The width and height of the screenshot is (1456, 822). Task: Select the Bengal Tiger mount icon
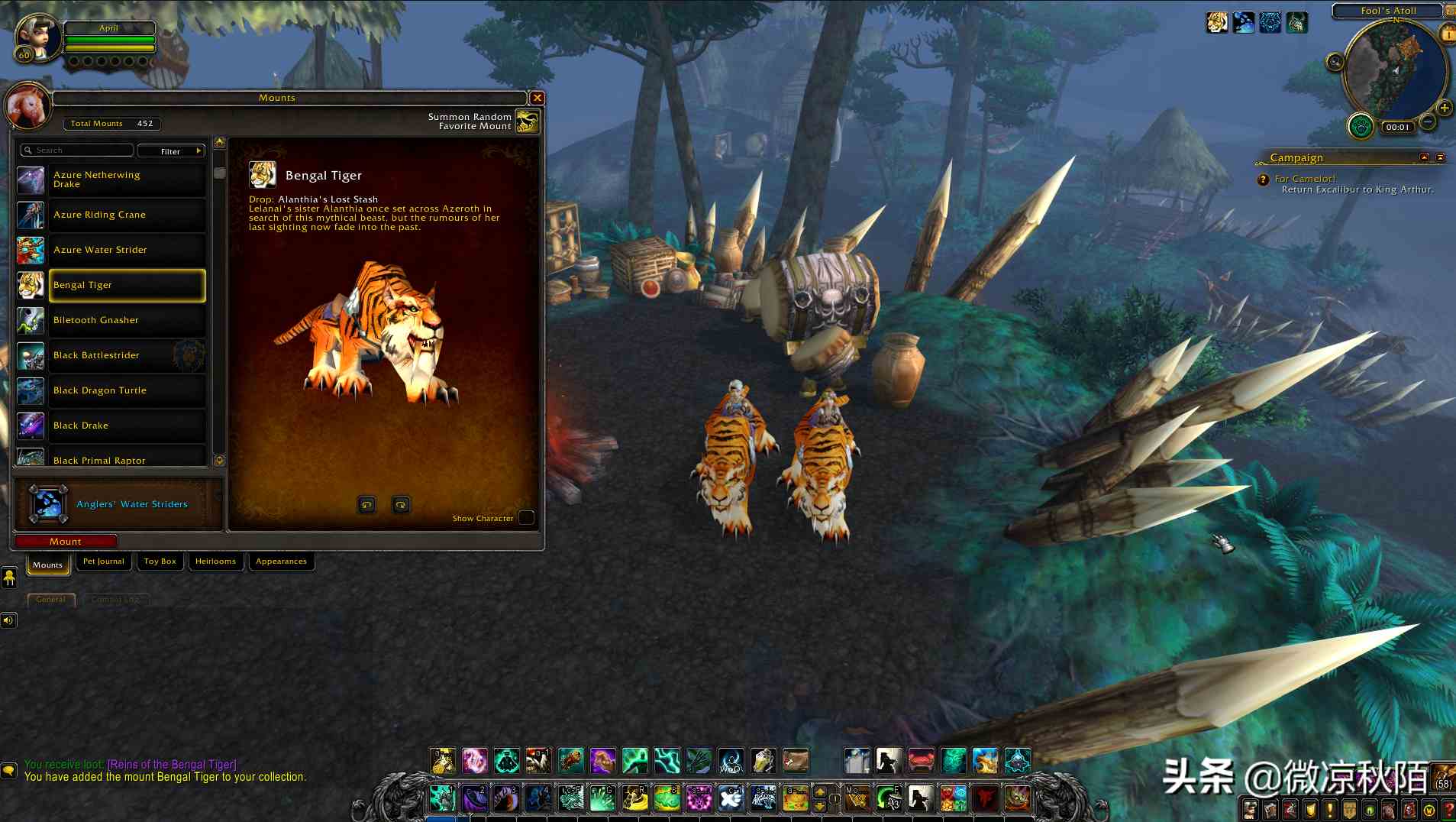pyautogui.click(x=31, y=286)
